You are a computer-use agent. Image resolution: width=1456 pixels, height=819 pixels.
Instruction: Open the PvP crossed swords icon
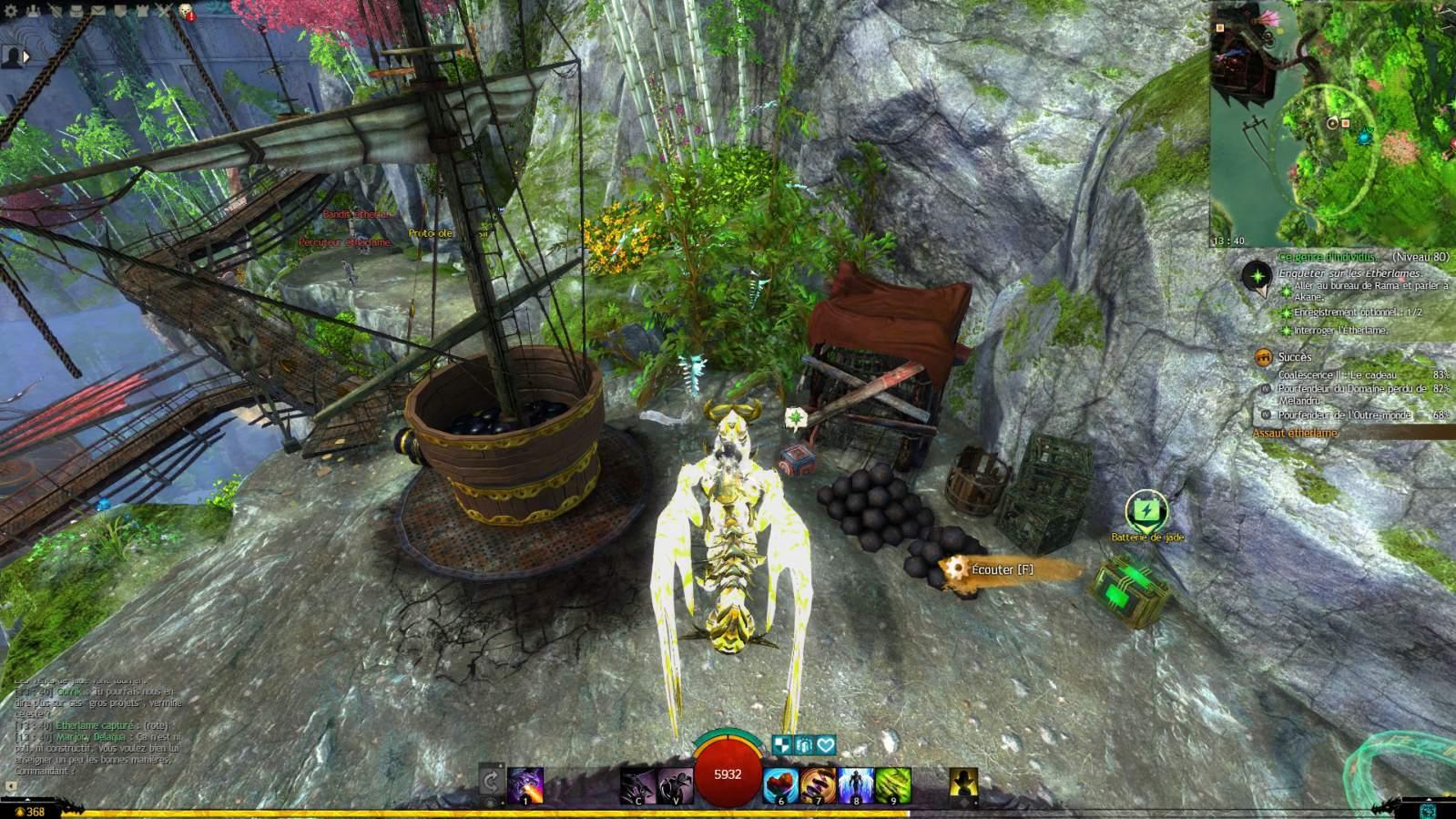(164, 12)
